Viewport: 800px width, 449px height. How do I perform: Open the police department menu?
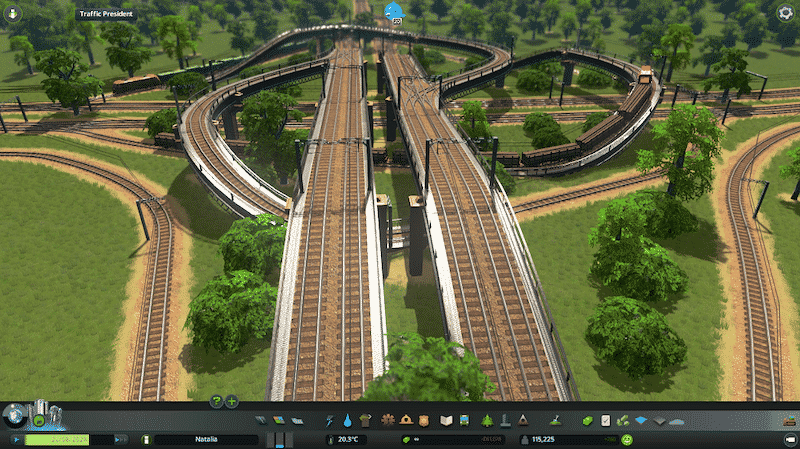point(426,420)
